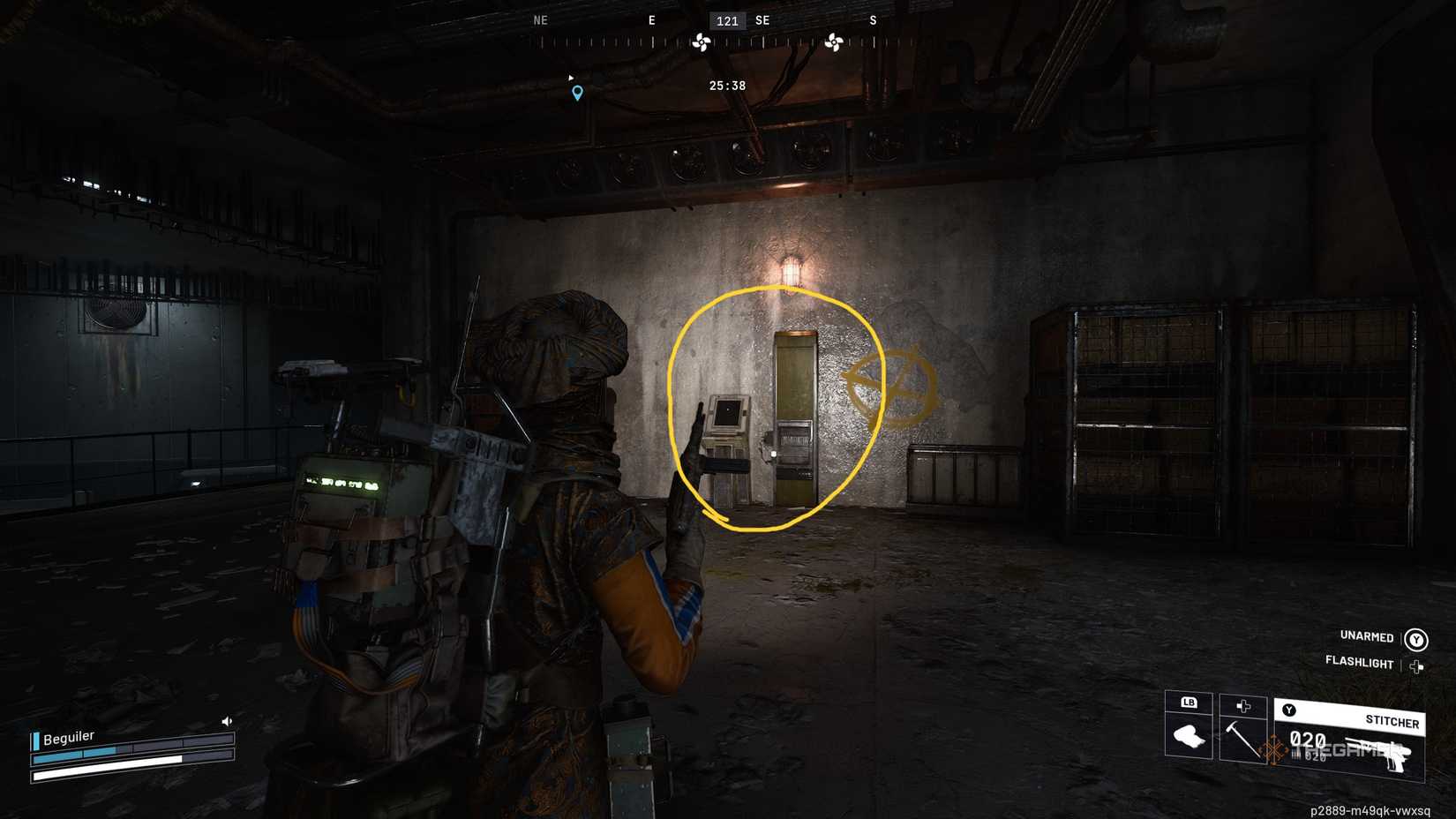Screen dimensions: 1456x819
Task: Click the d-pad icon above the pickaxe slot
Action: (1244, 703)
